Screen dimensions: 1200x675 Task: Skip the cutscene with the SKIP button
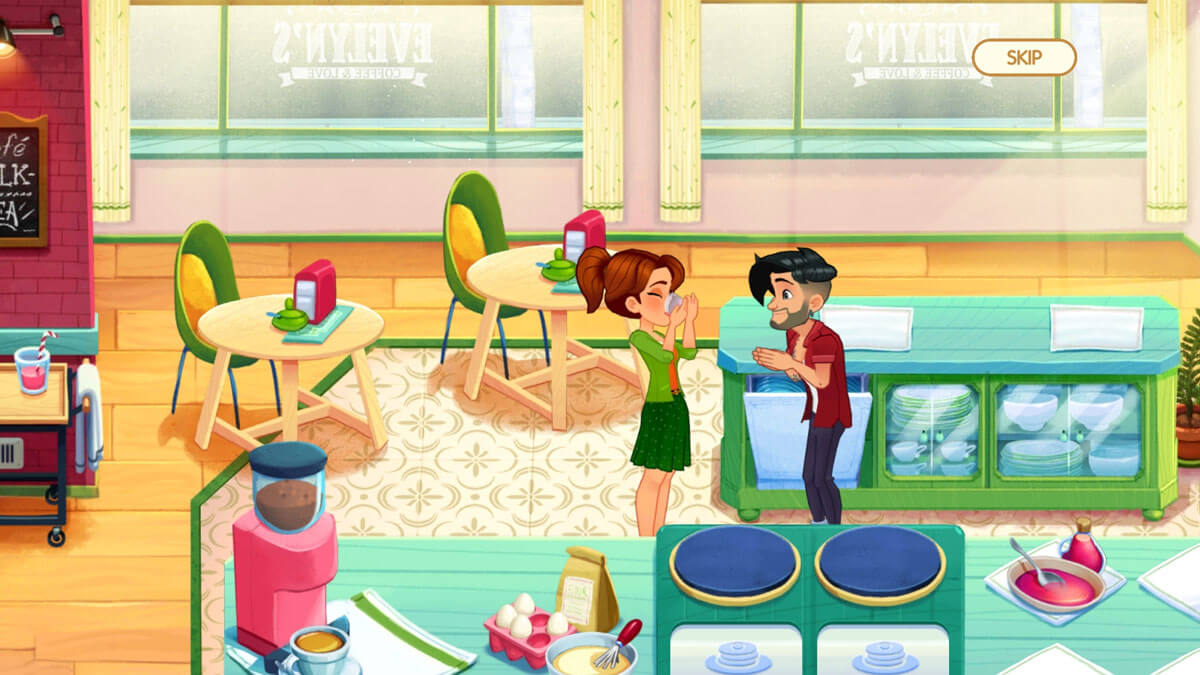point(1023,57)
